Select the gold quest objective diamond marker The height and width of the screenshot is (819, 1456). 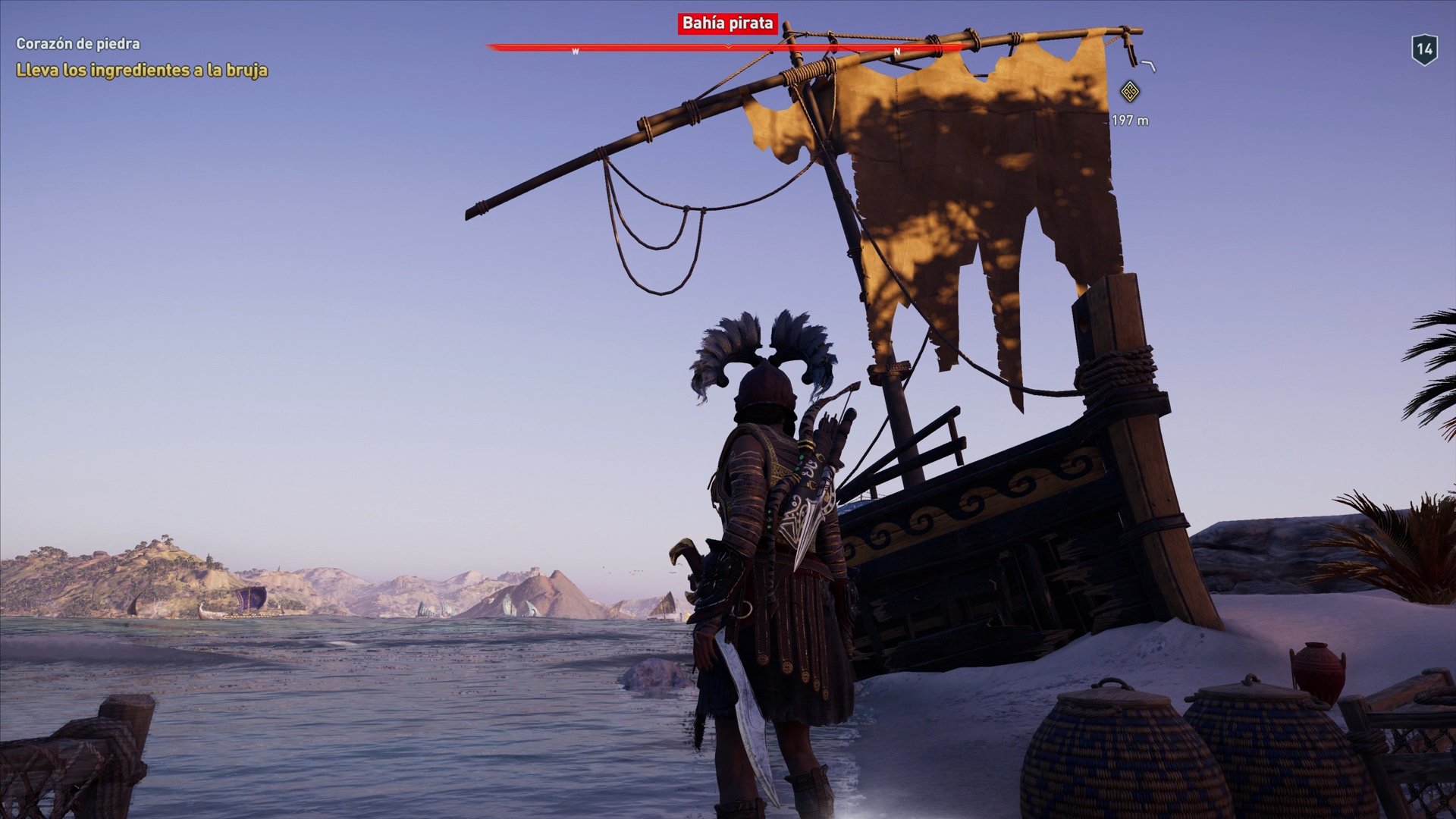(1130, 90)
